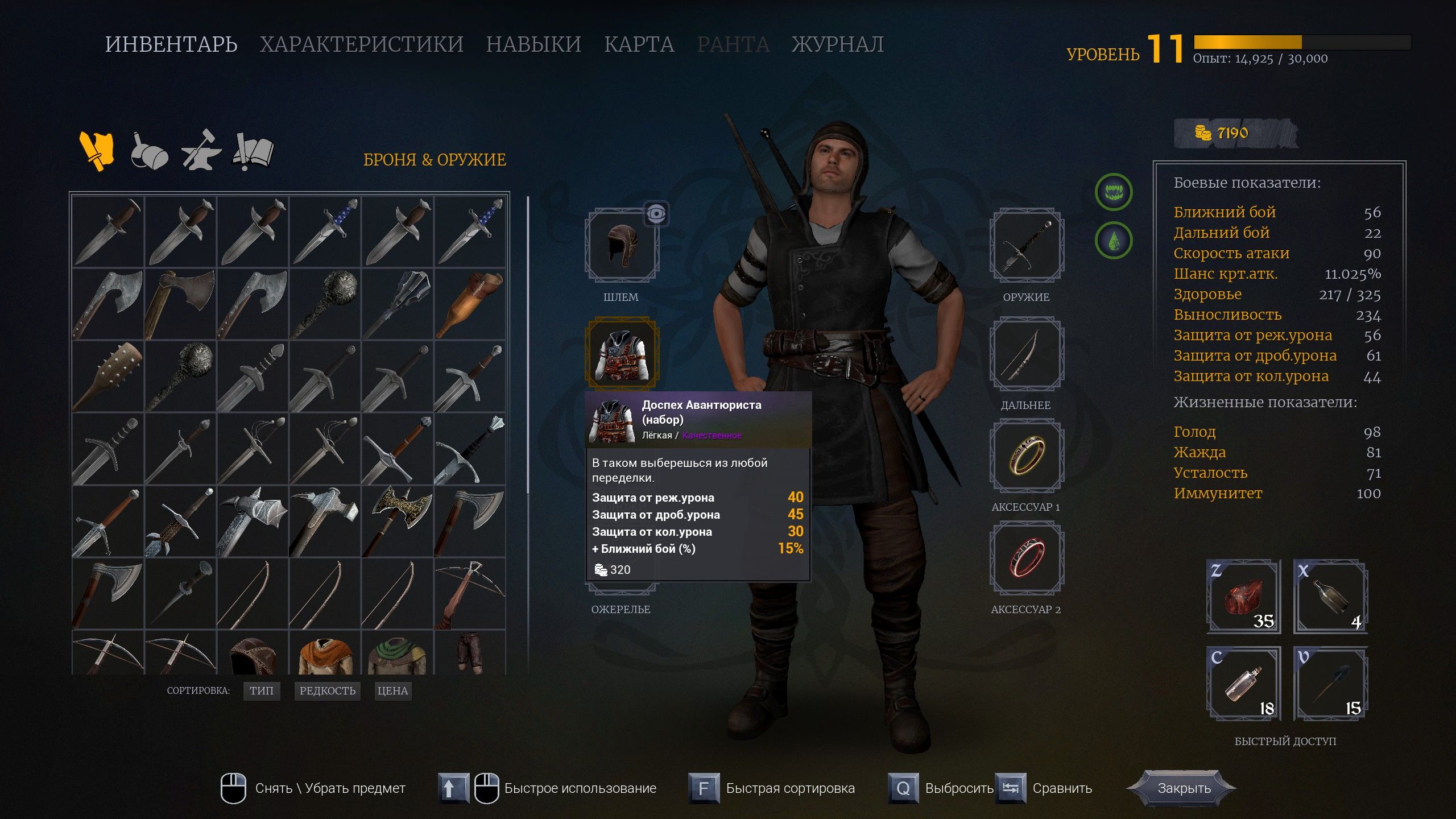Viewport: 1456px width, 819px height.
Task: Click the mouse icon next to Быстрое использование
Action: point(487,789)
